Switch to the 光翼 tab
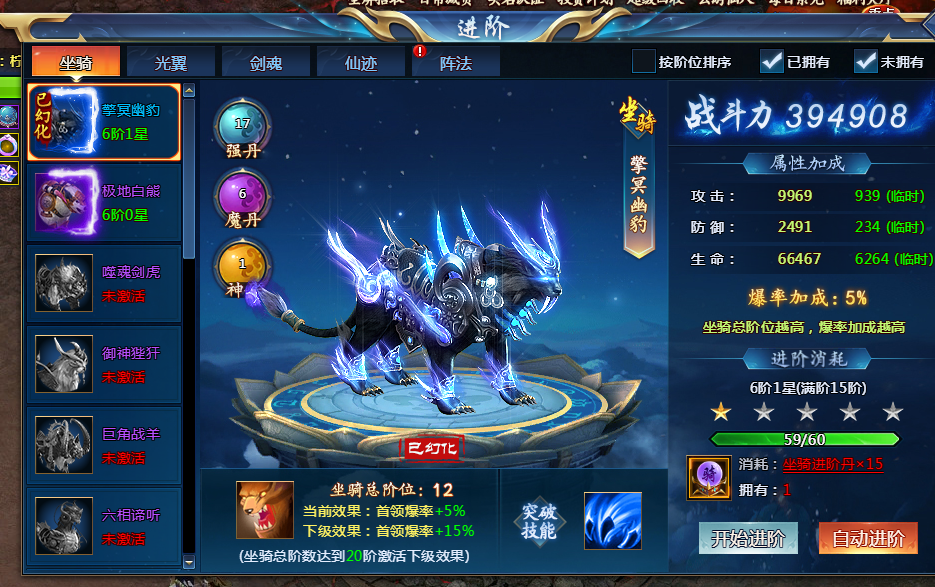This screenshot has width=935, height=587. click(170, 62)
